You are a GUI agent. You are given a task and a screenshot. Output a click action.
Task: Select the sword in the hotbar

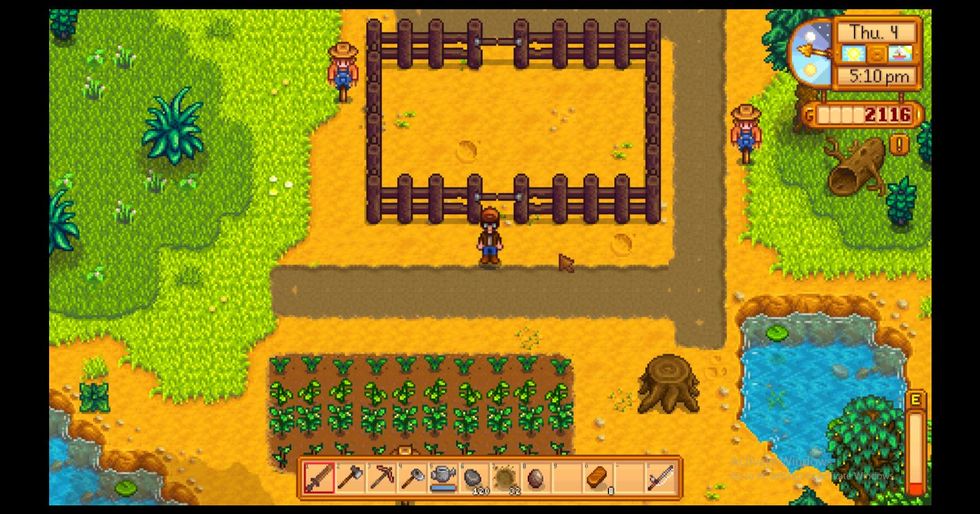pyautogui.click(x=318, y=478)
